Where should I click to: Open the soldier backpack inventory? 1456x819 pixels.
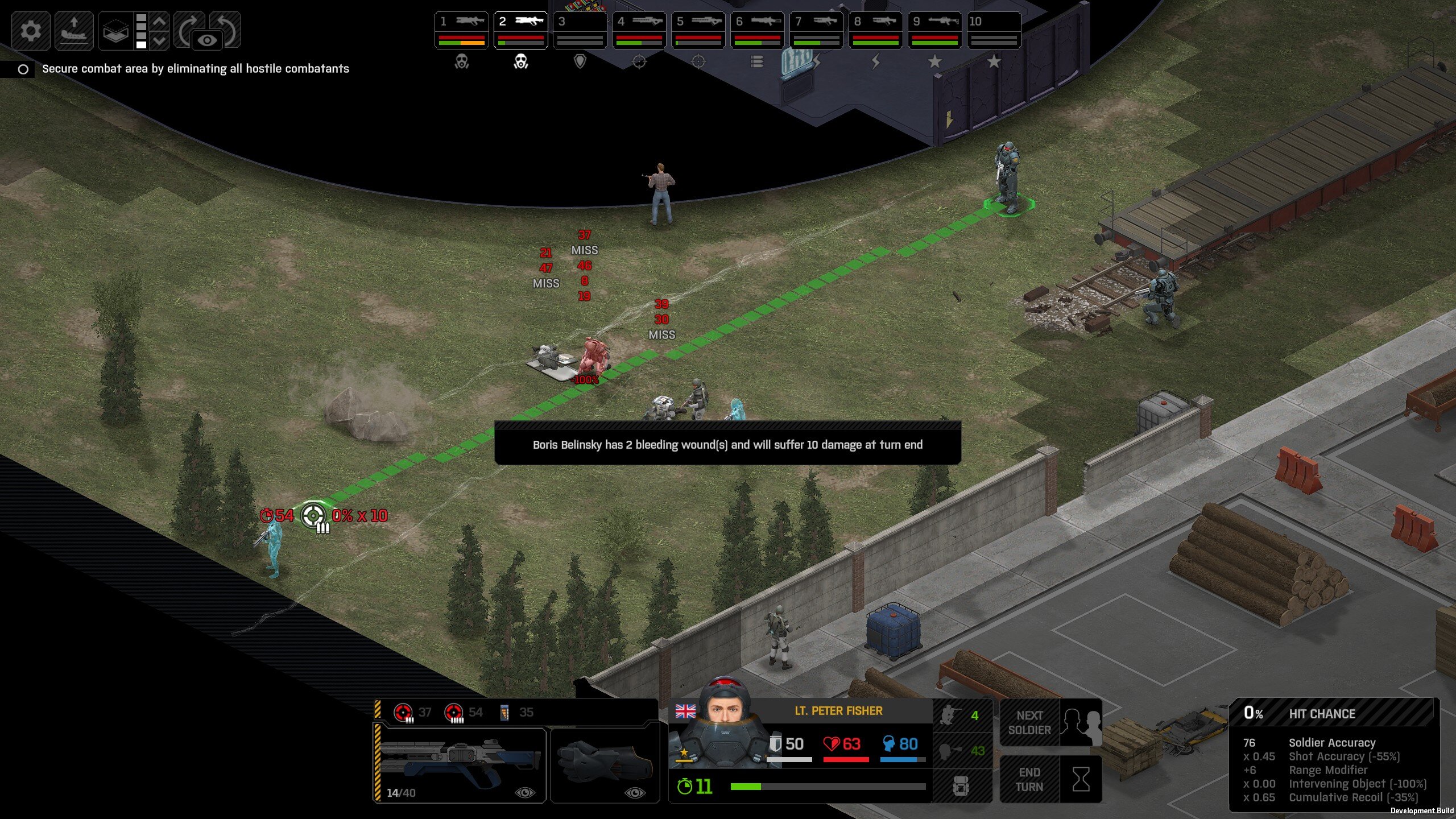click(961, 786)
